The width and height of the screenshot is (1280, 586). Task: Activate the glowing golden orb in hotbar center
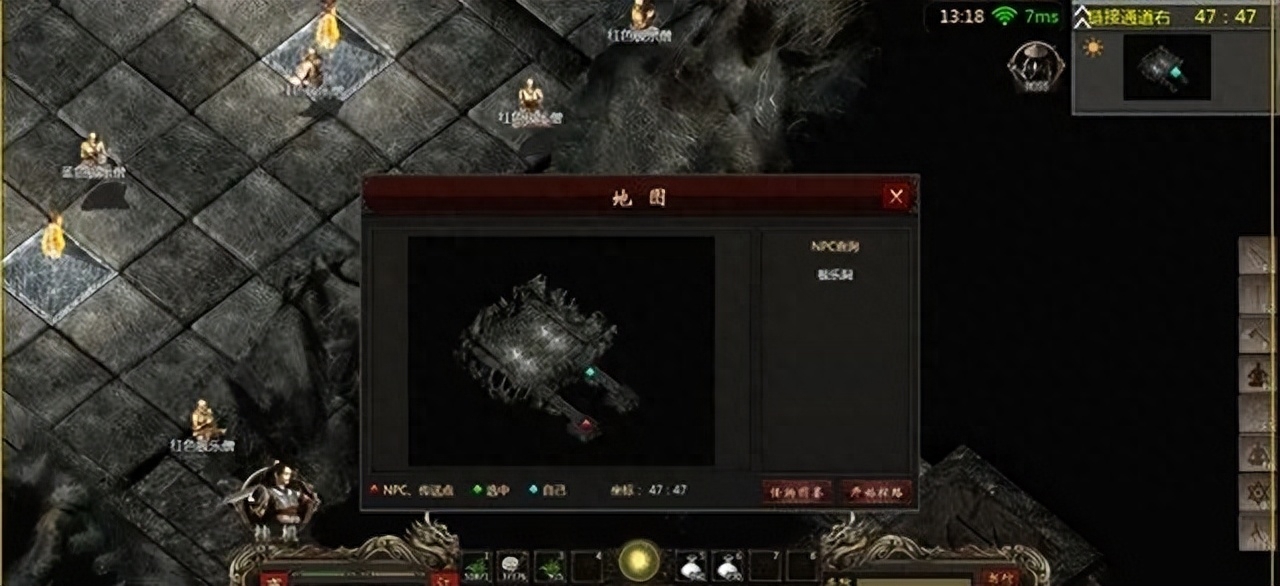pos(638,560)
